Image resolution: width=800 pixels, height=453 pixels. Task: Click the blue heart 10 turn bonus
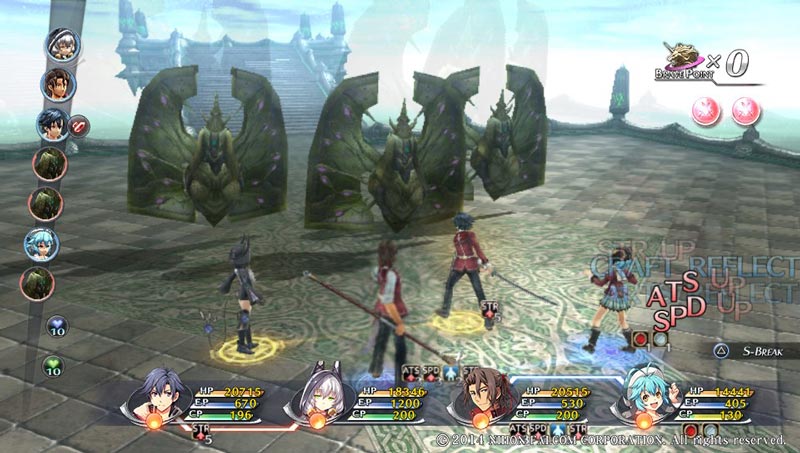click(57, 327)
